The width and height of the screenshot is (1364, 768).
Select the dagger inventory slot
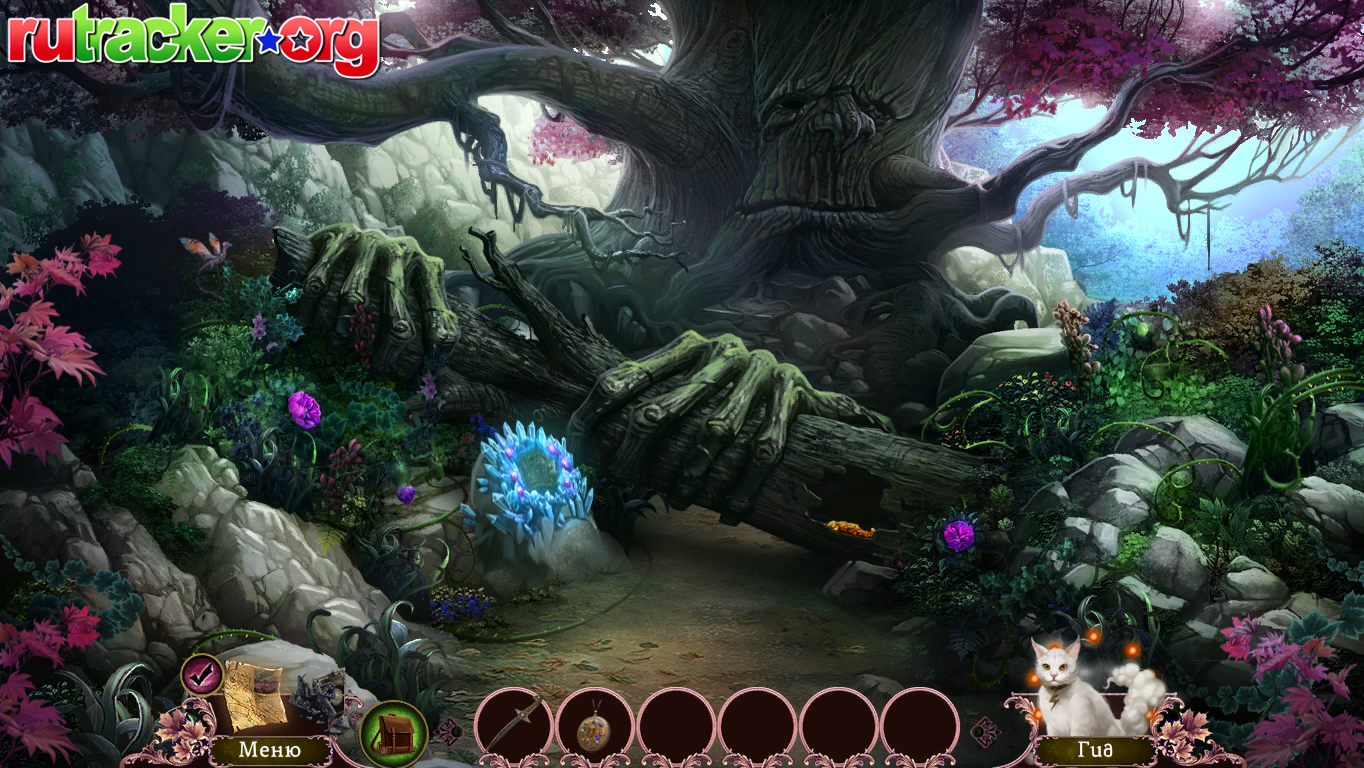[514, 725]
